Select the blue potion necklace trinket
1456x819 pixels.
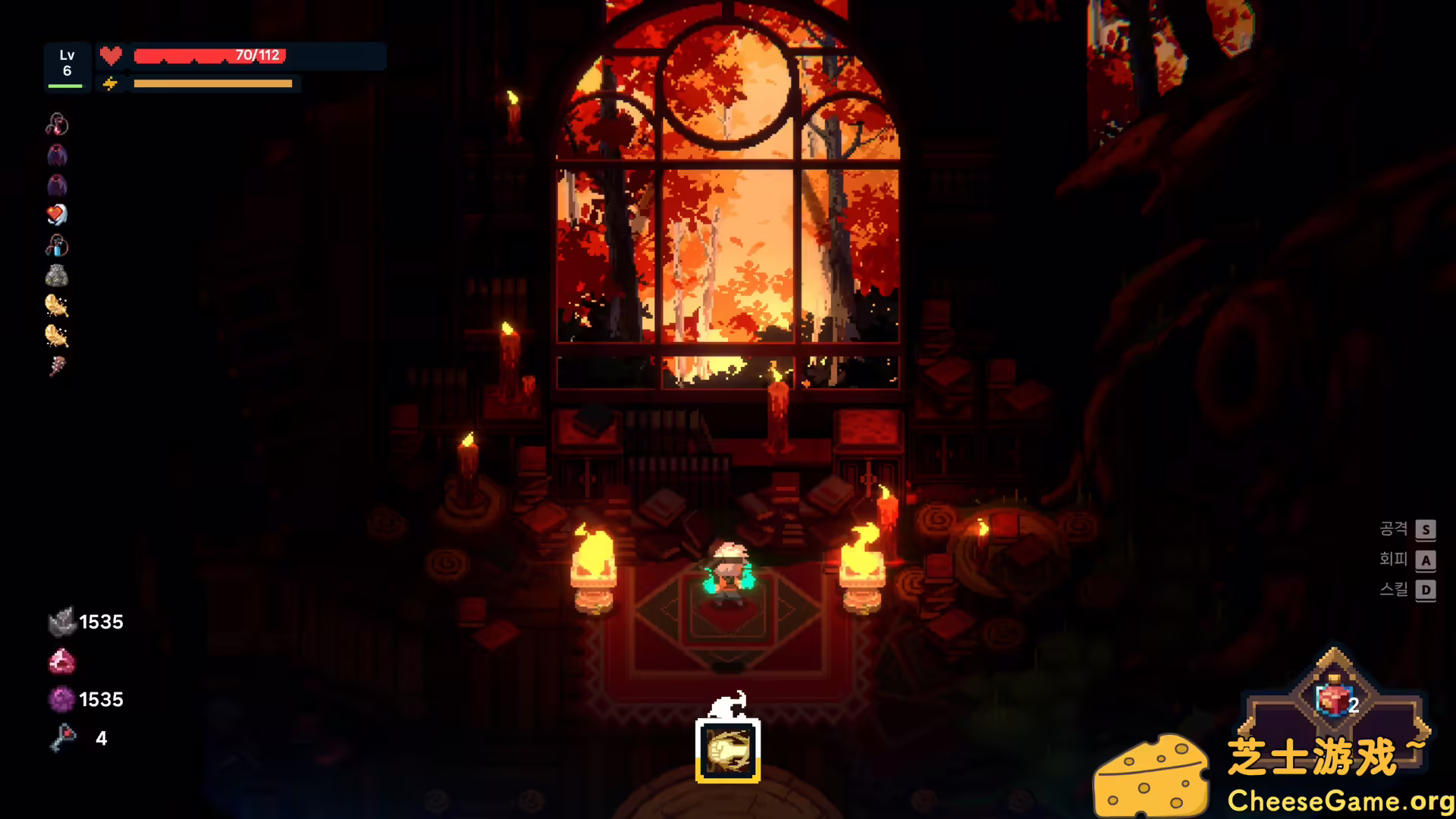[x=58, y=244]
